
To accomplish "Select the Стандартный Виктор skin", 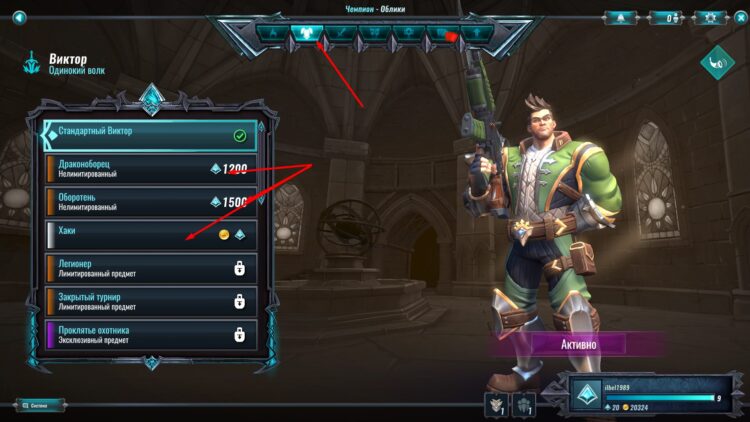I will (x=150, y=134).
